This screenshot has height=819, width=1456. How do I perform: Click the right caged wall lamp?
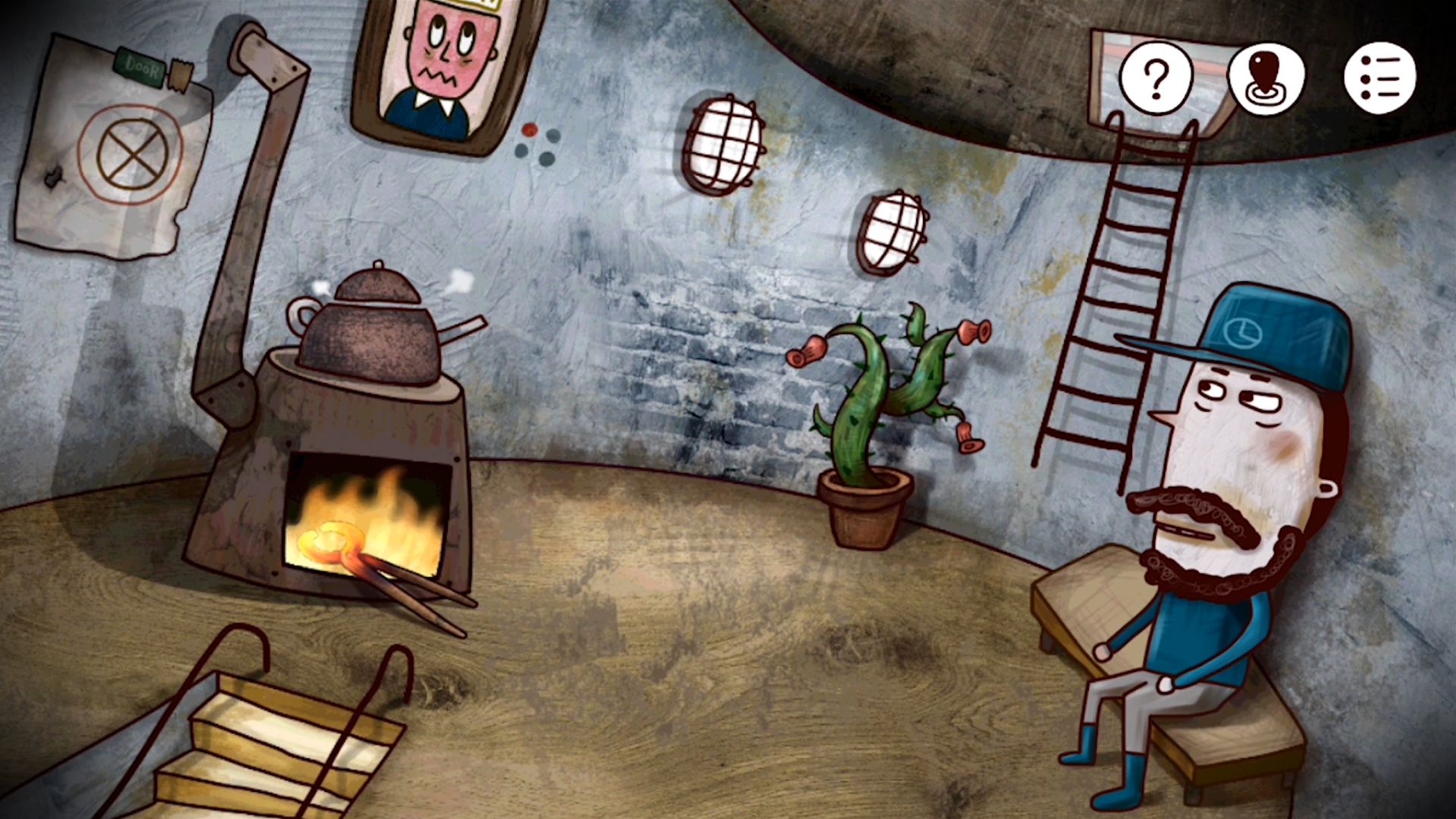(893, 231)
